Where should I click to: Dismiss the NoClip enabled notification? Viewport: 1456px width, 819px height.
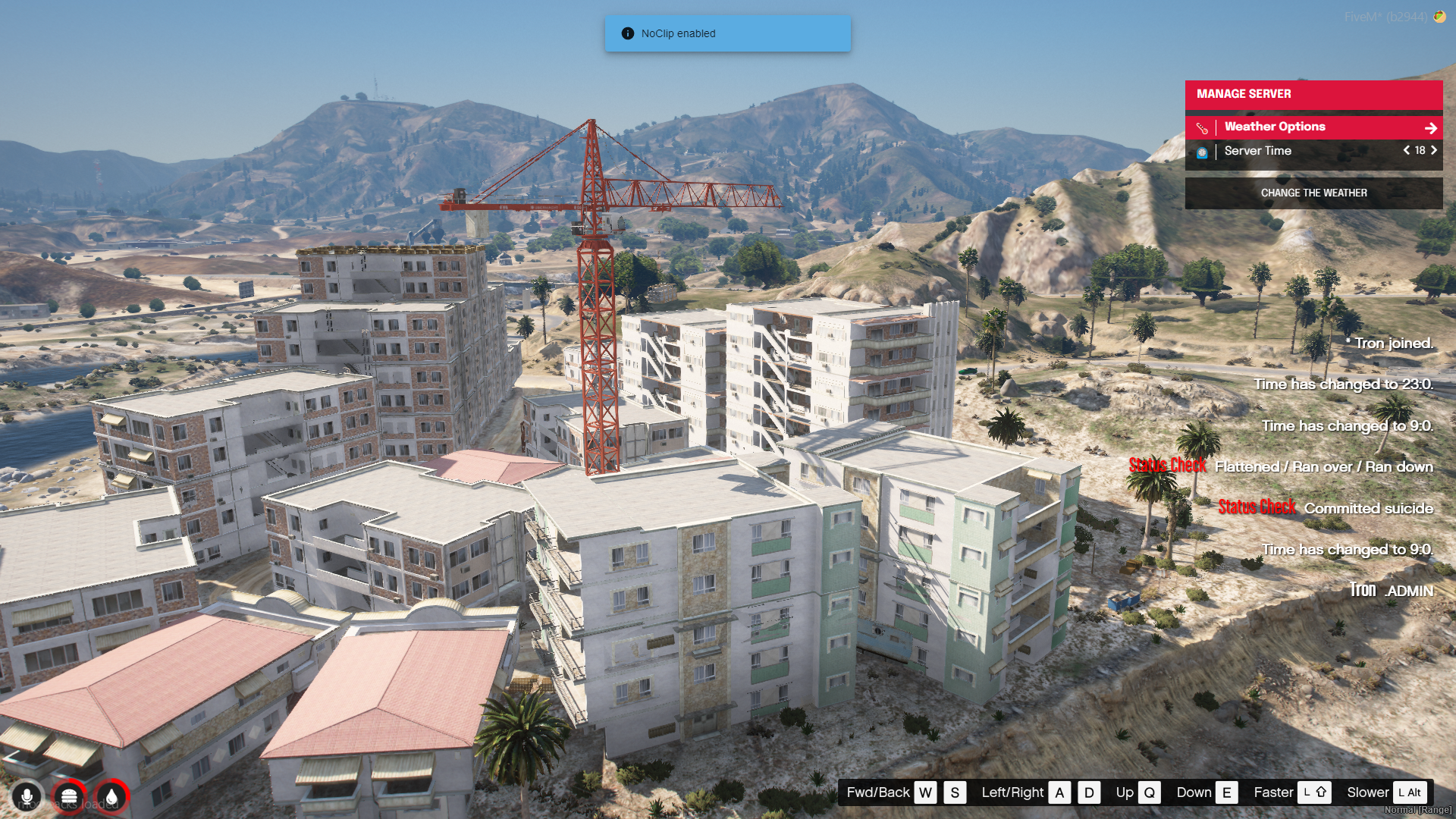(x=726, y=33)
